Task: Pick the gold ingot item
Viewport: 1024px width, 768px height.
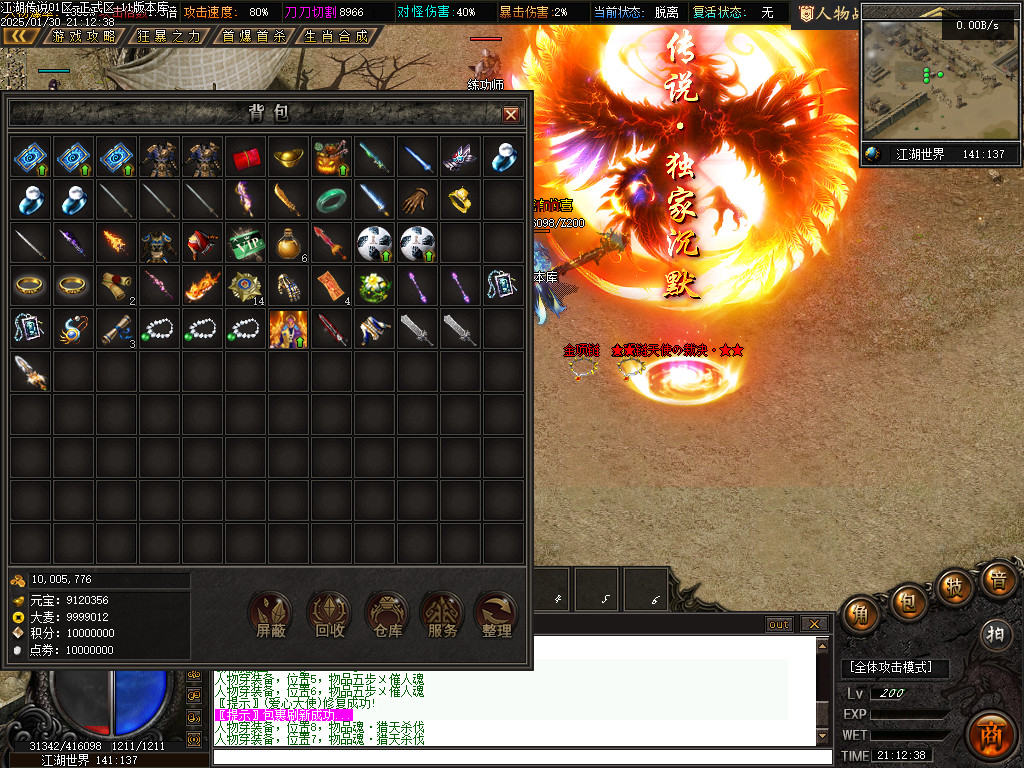Action: coord(288,157)
